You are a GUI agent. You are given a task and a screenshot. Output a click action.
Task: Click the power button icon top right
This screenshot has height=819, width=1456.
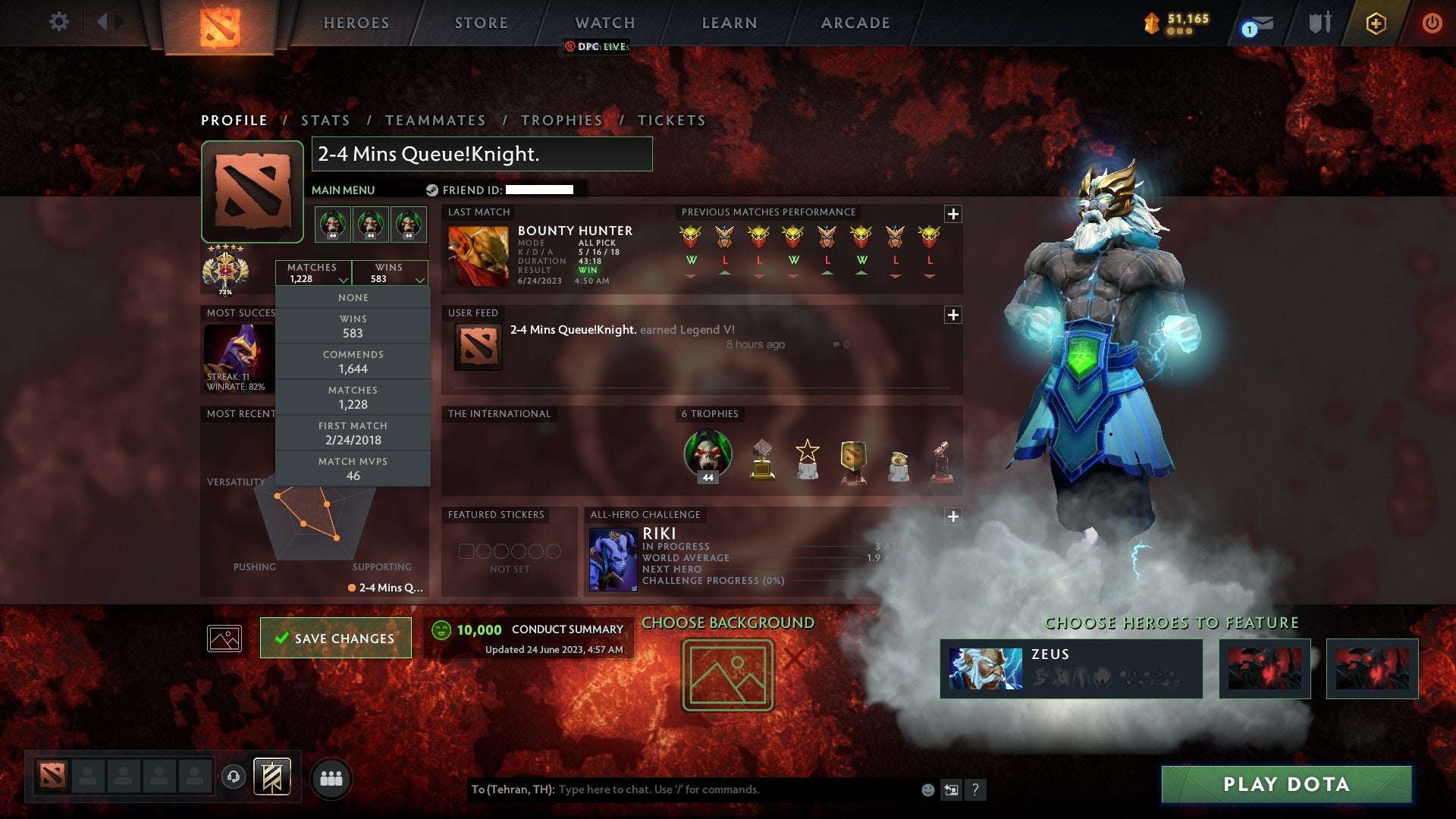pos(1432,23)
